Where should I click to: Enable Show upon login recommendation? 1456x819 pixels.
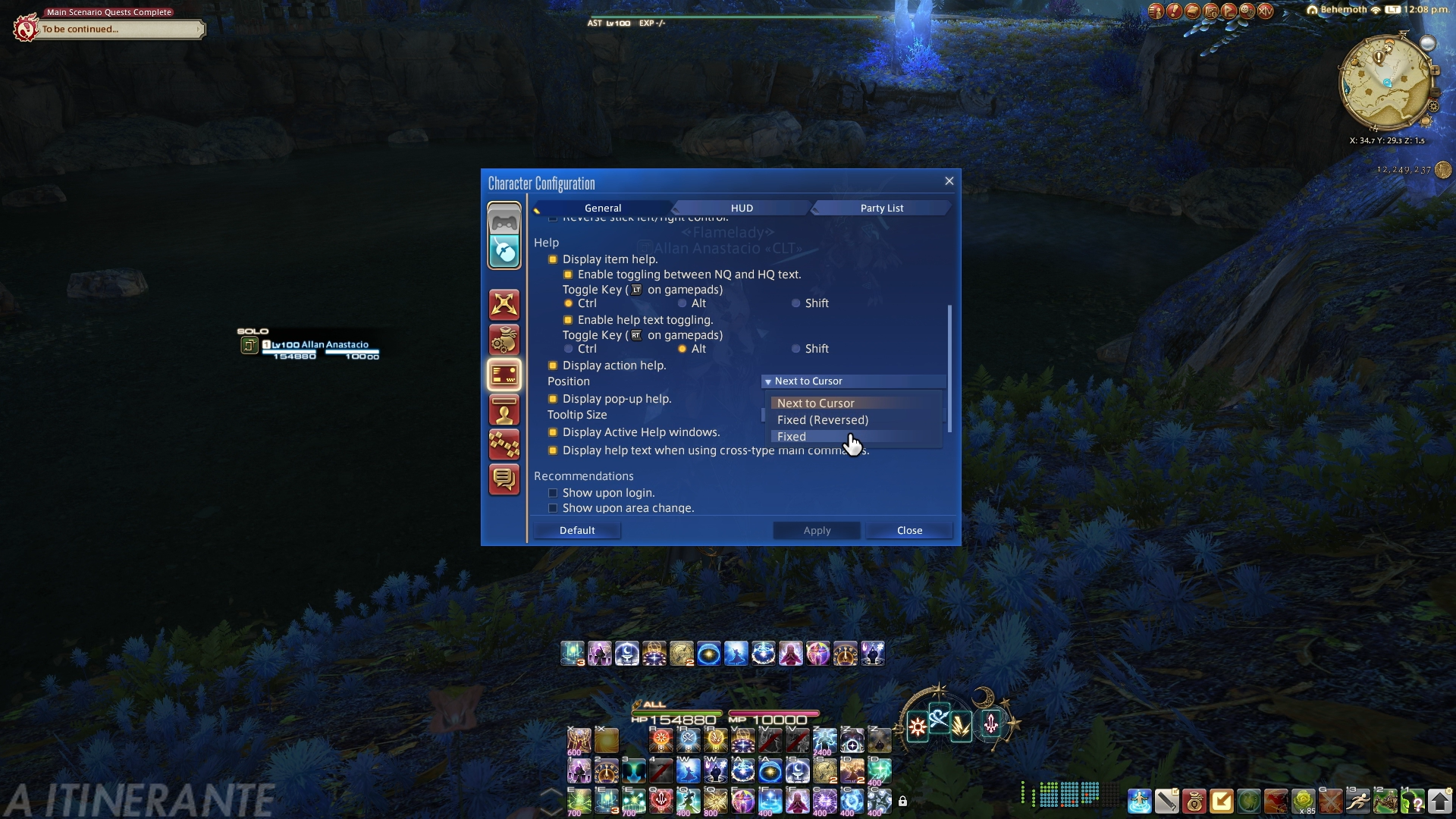[553, 493]
